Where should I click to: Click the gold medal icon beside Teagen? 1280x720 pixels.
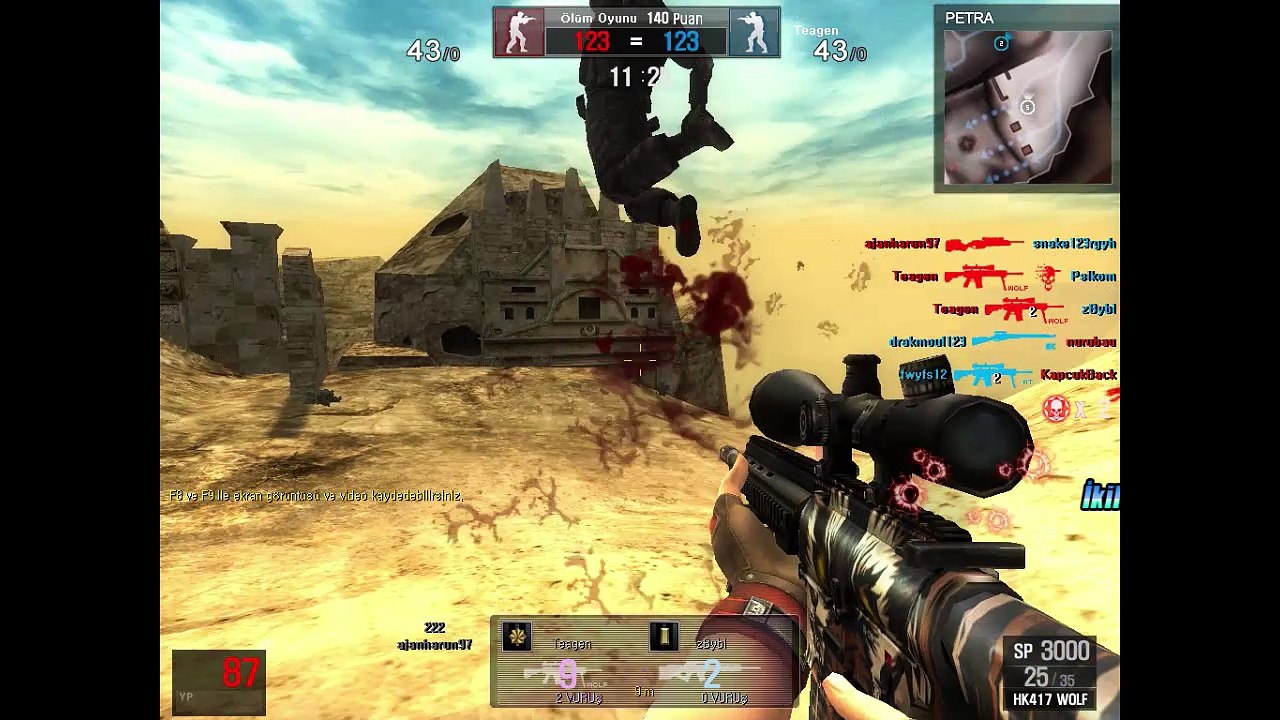point(517,637)
